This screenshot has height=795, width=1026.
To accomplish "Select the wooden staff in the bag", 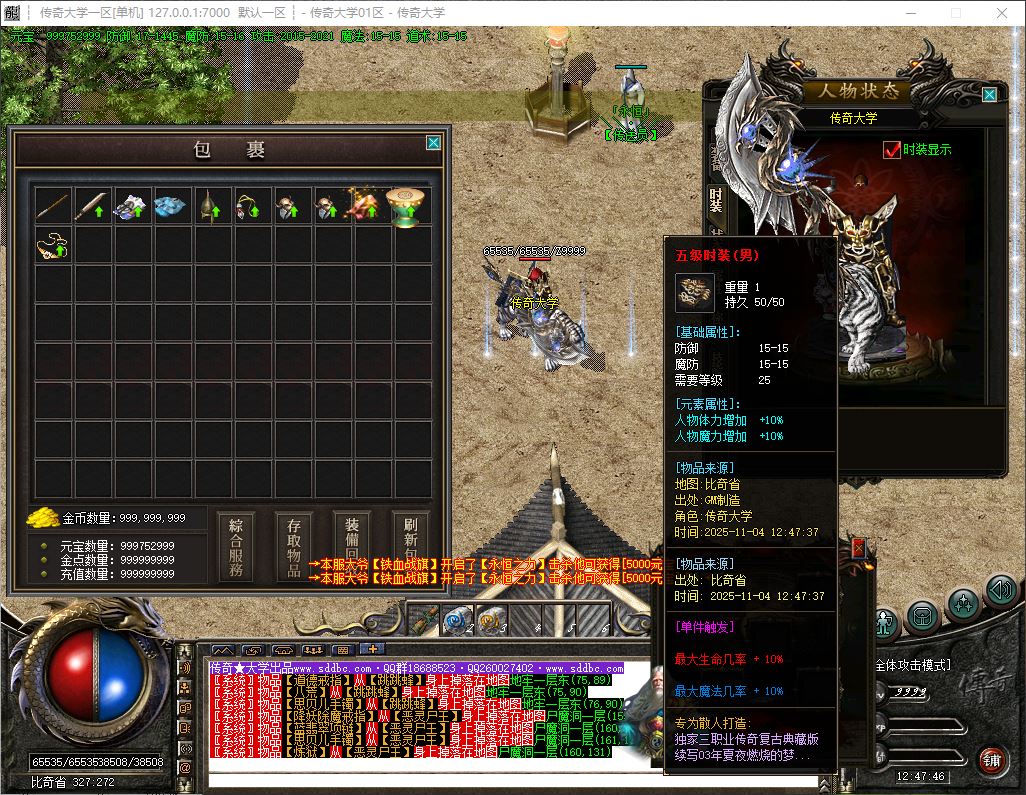I will (53, 206).
